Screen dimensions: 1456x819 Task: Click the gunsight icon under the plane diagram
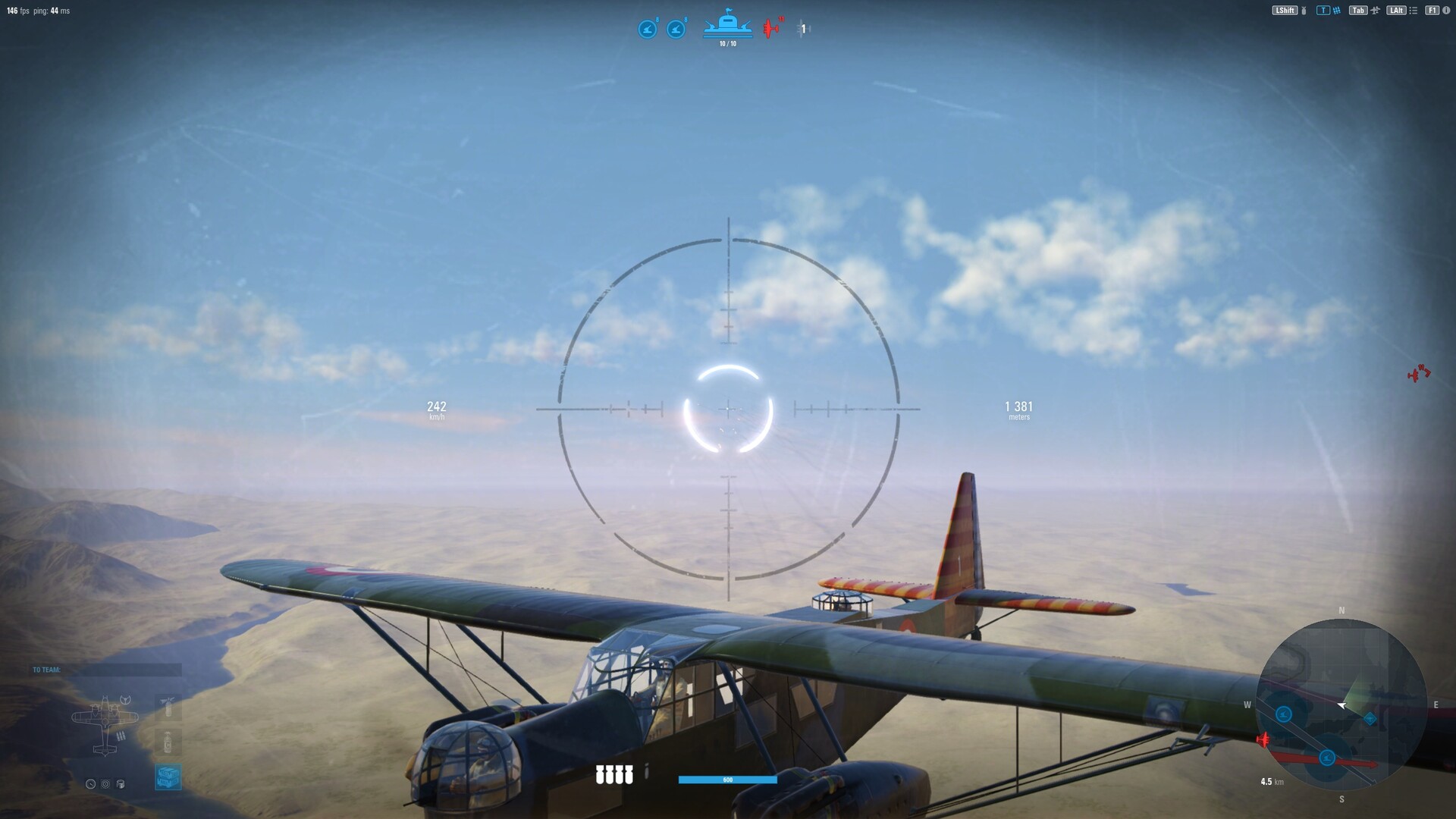click(105, 784)
